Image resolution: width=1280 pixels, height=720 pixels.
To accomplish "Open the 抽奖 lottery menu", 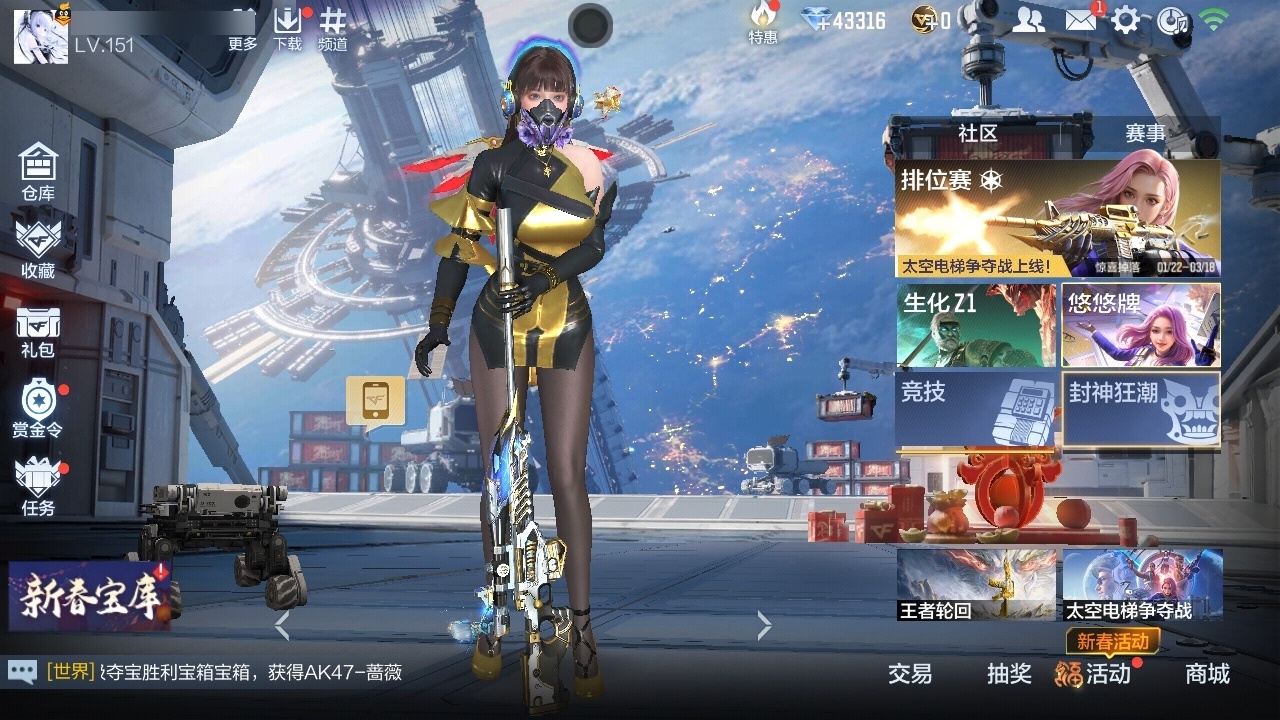I will [x=1009, y=674].
